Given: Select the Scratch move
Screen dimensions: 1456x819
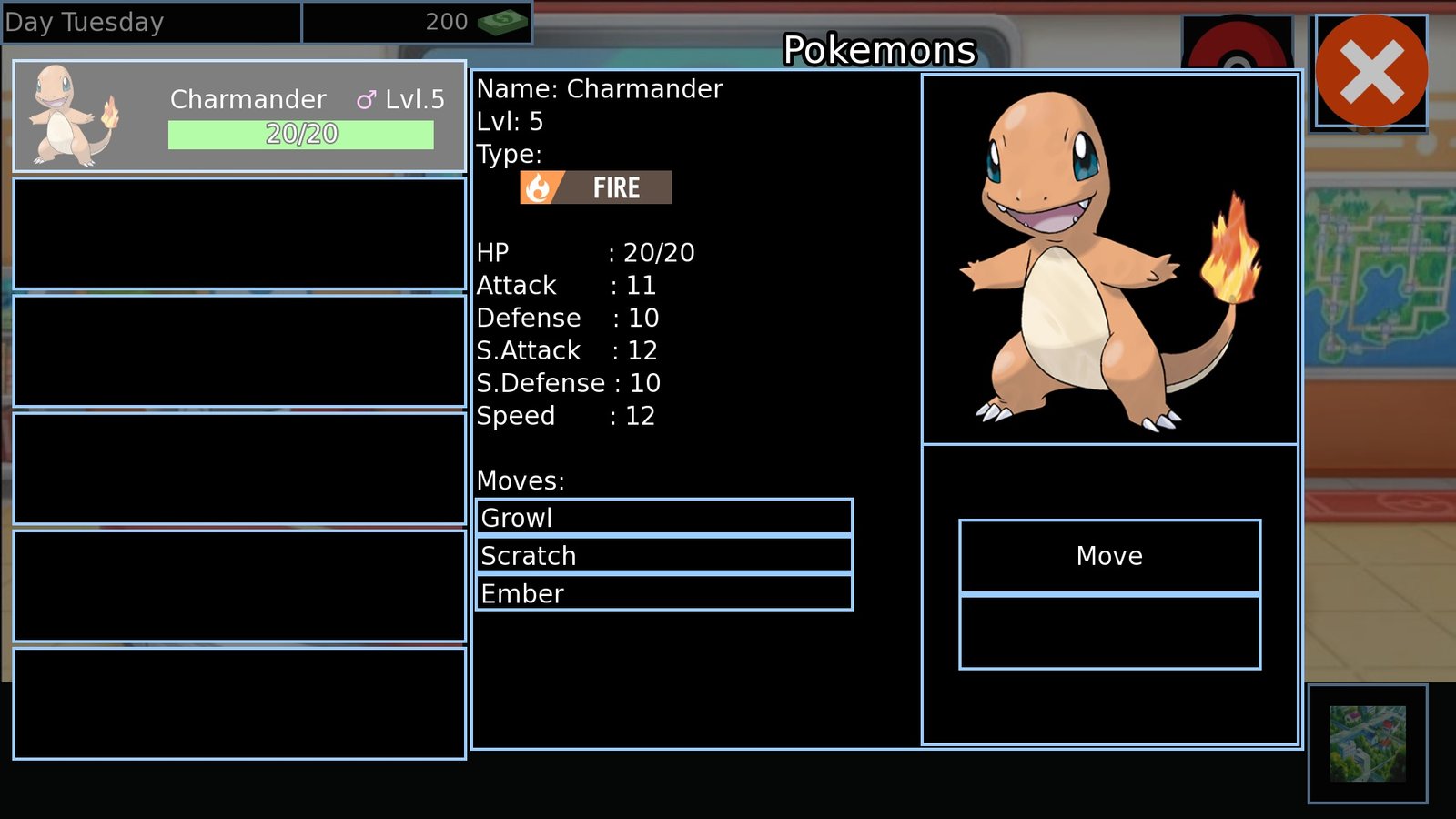Looking at the screenshot, I should tap(664, 555).
